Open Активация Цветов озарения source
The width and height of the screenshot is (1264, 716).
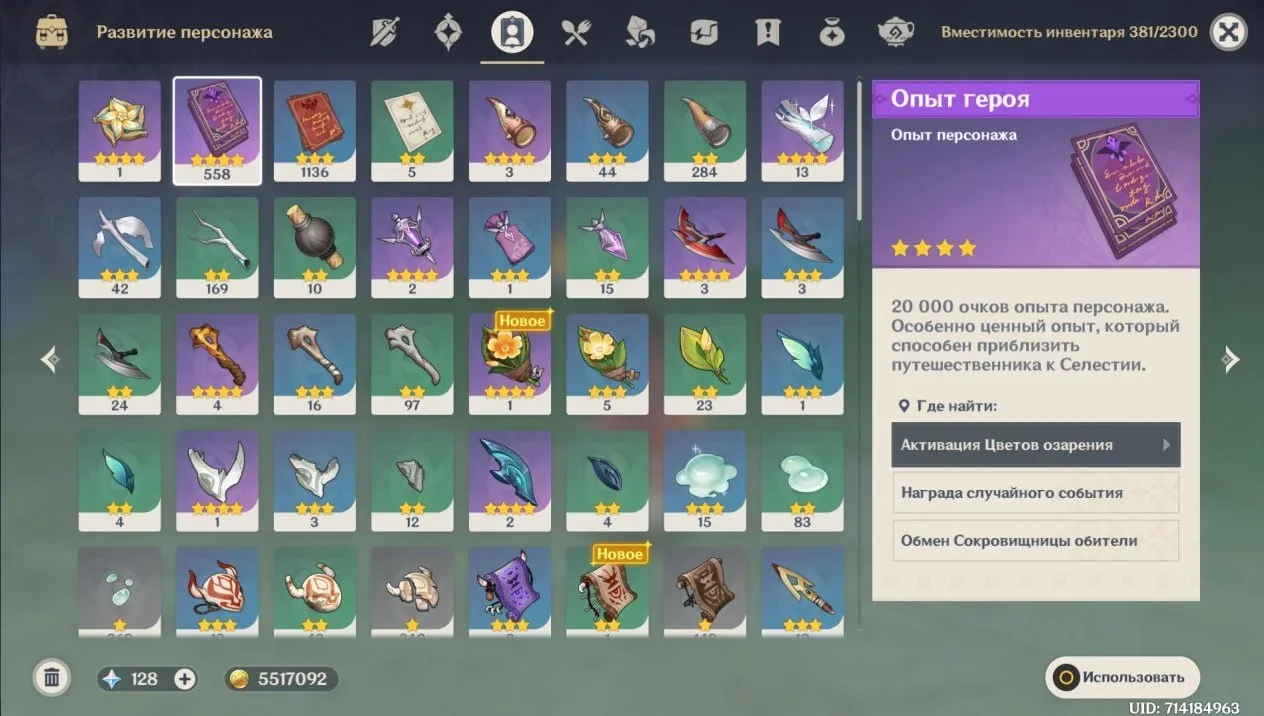(1035, 445)
